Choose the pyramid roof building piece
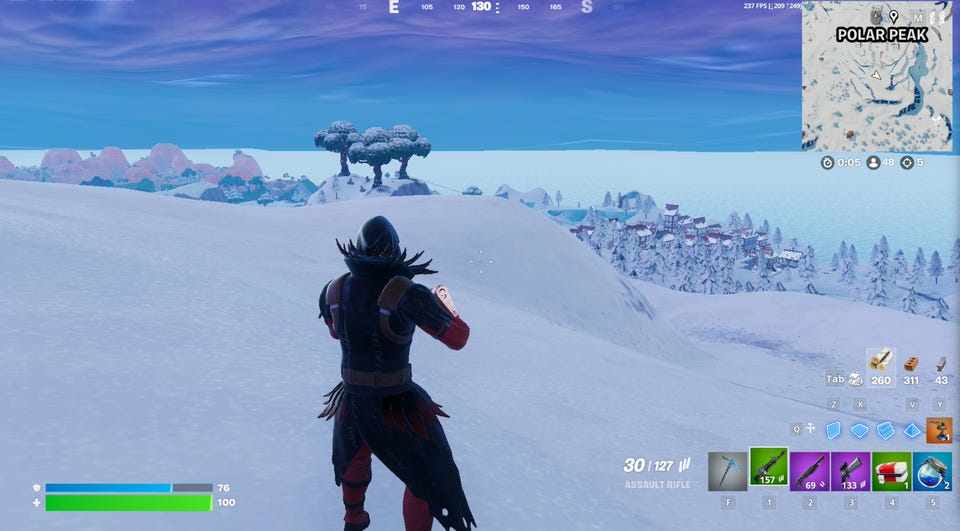Image resolution: width=960 pixels, height=531 pixels. [x=911, y=430]
